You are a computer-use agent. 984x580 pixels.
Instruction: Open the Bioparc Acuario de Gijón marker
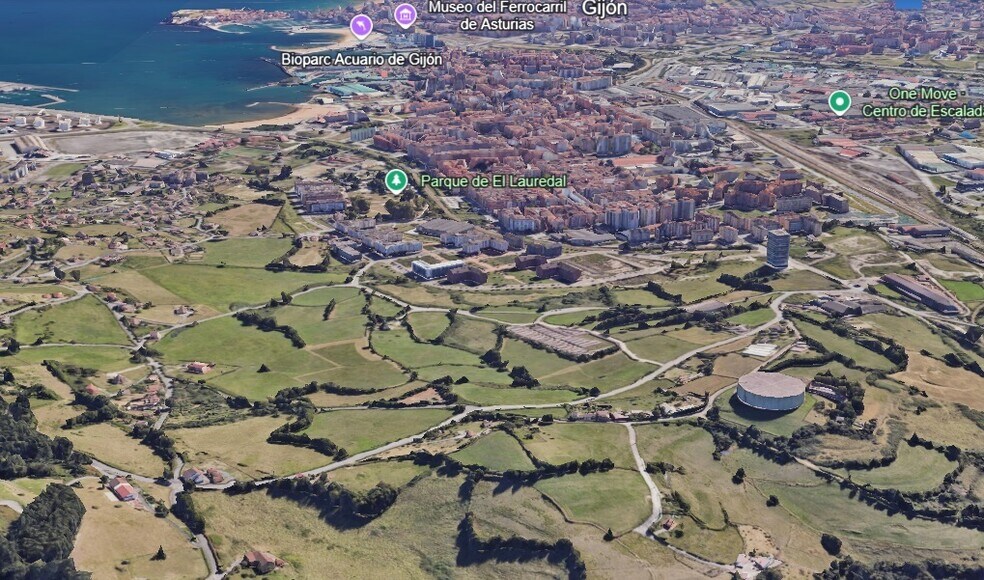point(361,27)
